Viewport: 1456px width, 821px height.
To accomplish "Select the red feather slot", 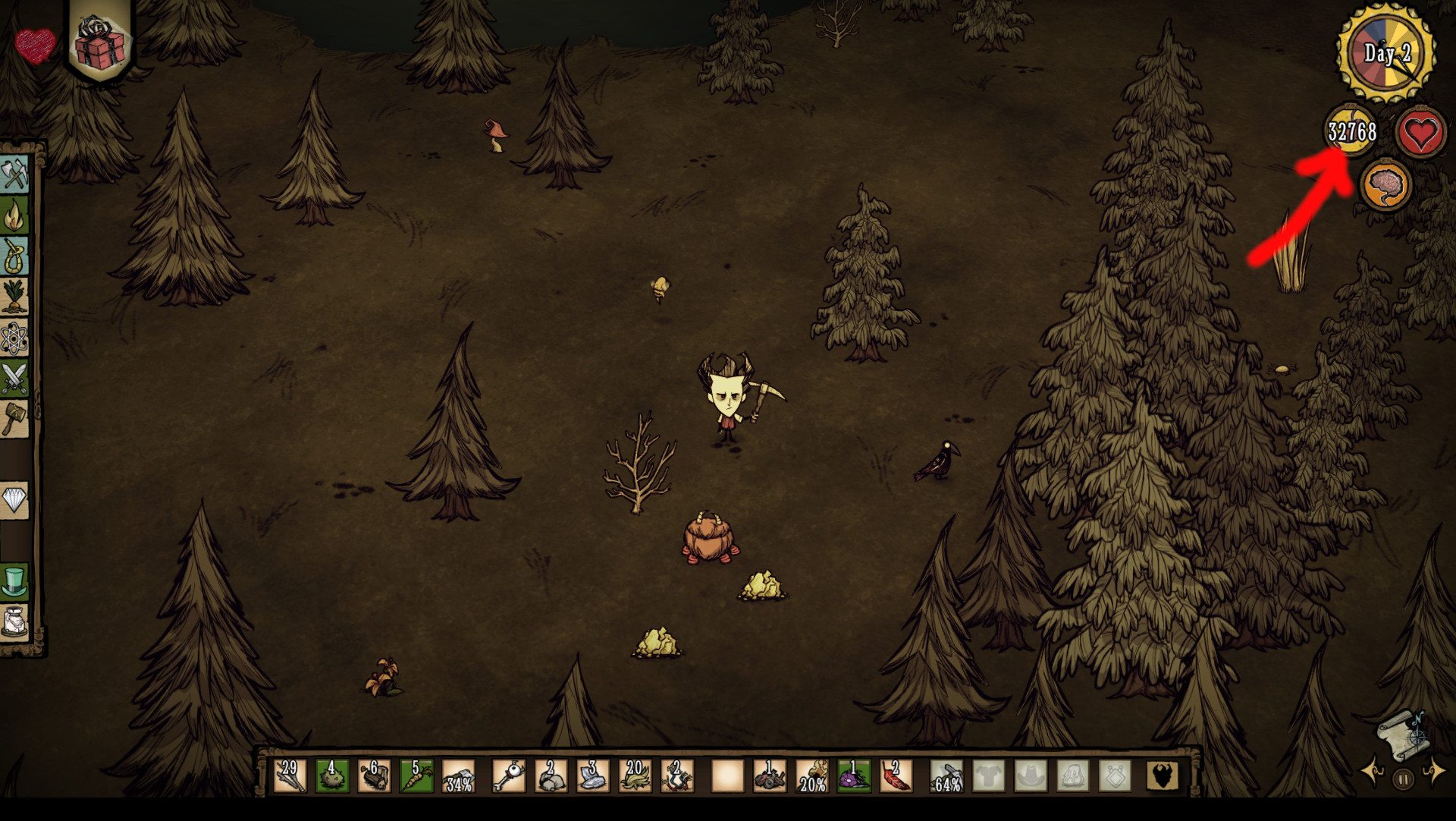I will click(x=896, y=775).
